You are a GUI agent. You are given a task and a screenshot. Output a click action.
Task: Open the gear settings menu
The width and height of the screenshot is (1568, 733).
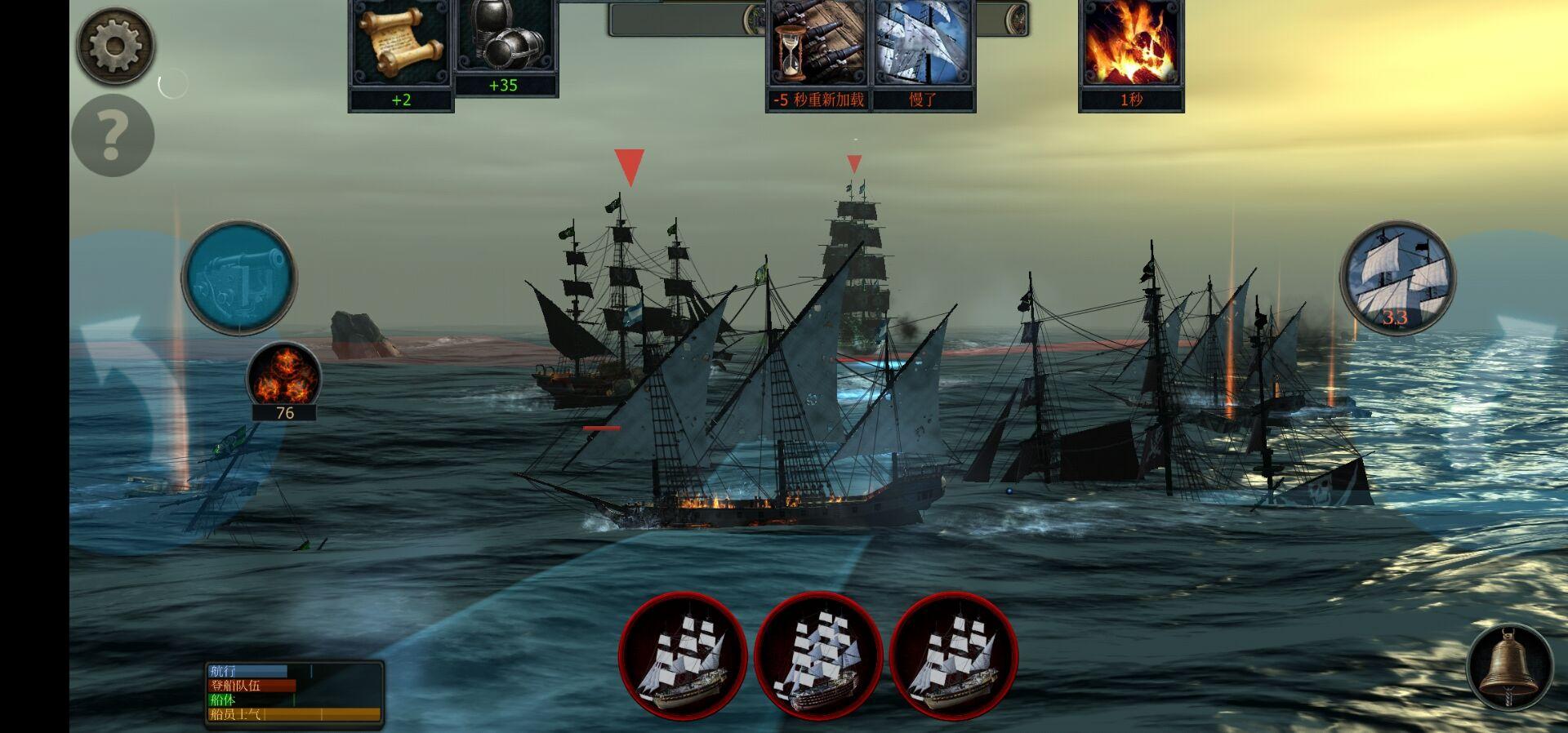(x=115, y=45)
